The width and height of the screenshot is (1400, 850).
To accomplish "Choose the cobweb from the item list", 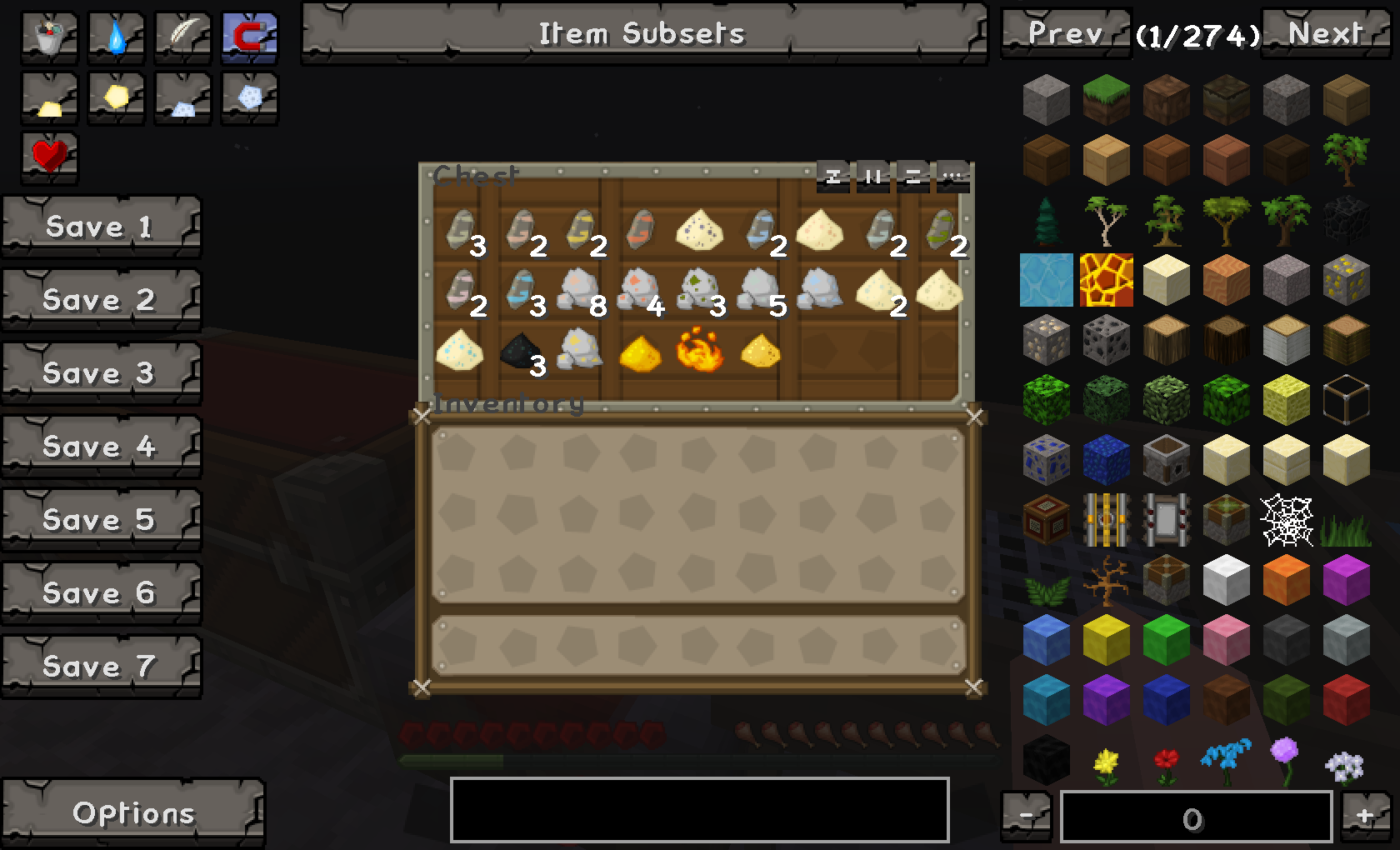I will coord(1286,520).
